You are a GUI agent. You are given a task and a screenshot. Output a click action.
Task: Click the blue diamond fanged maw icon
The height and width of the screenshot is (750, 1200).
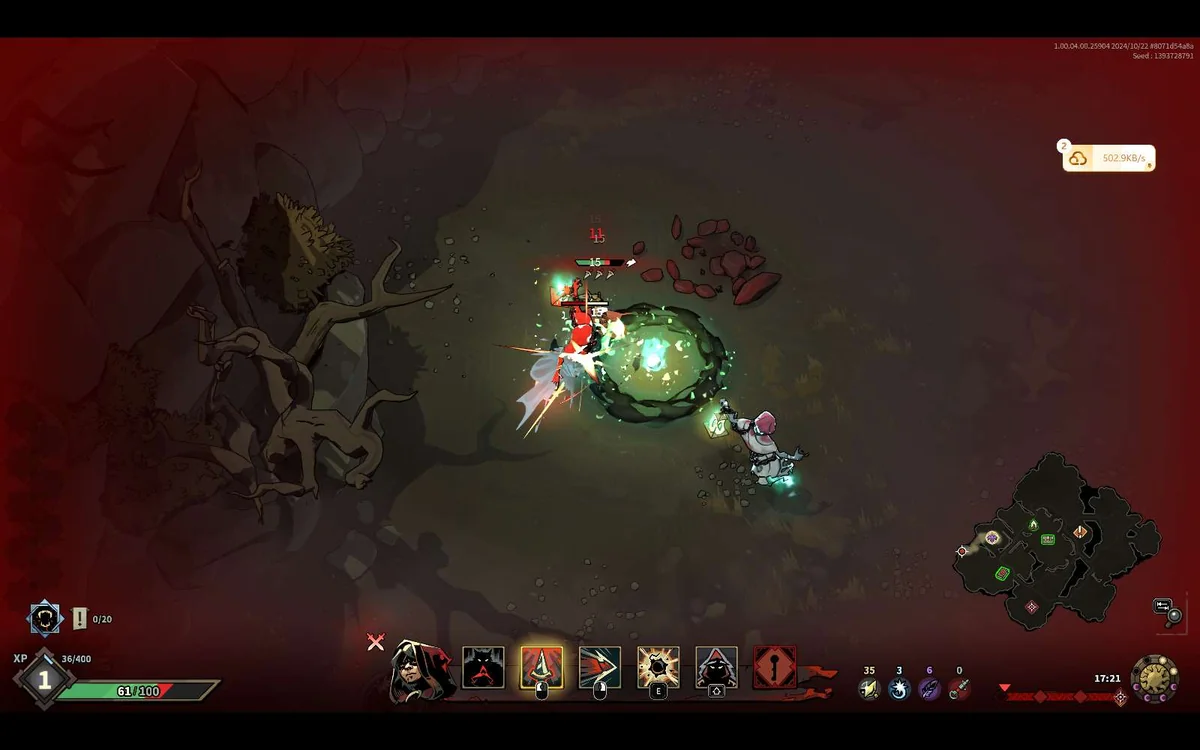(45, 619)
